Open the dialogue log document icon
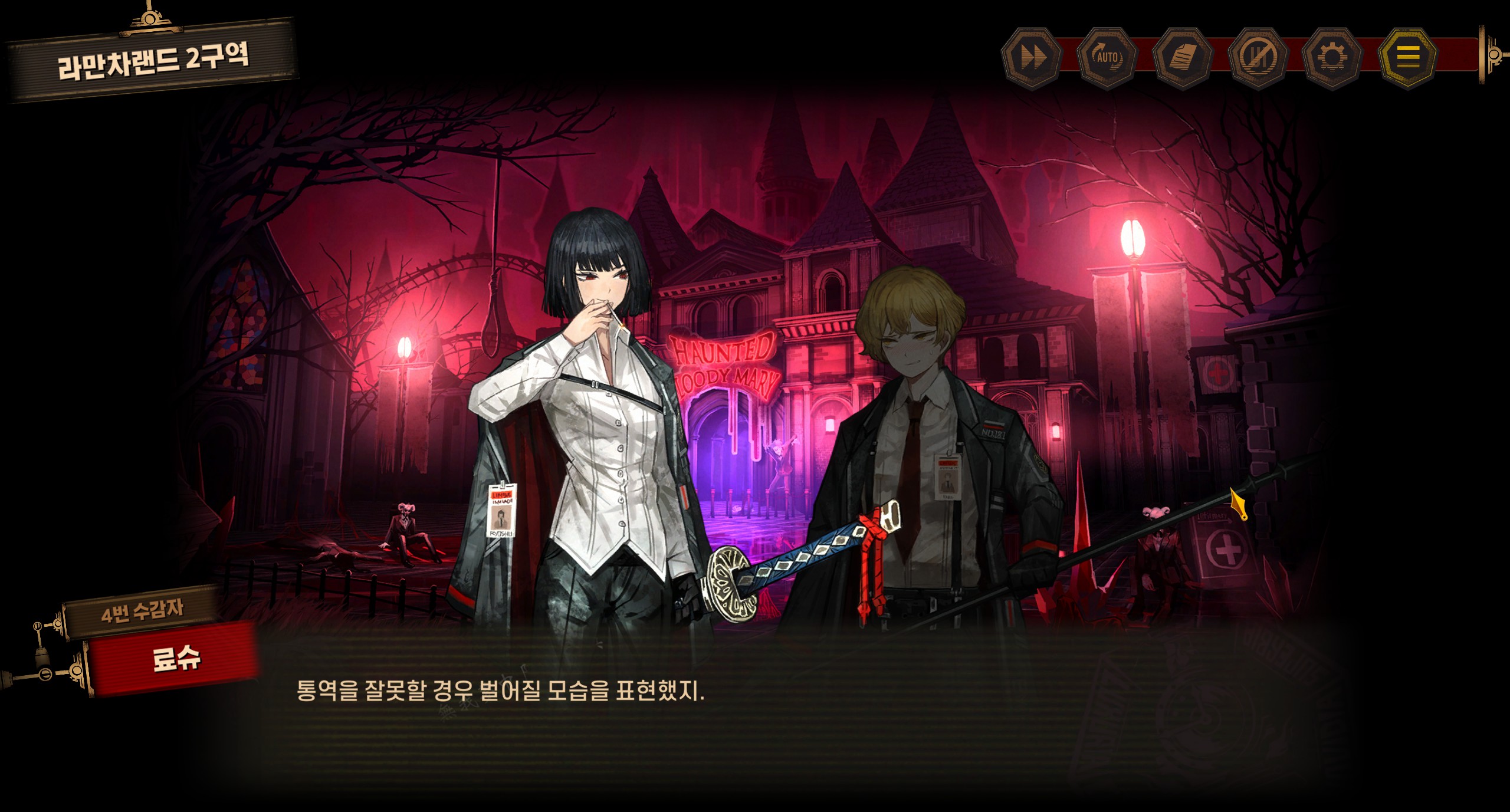Viewport: 1510px width, 812px height. point(1182,58)
